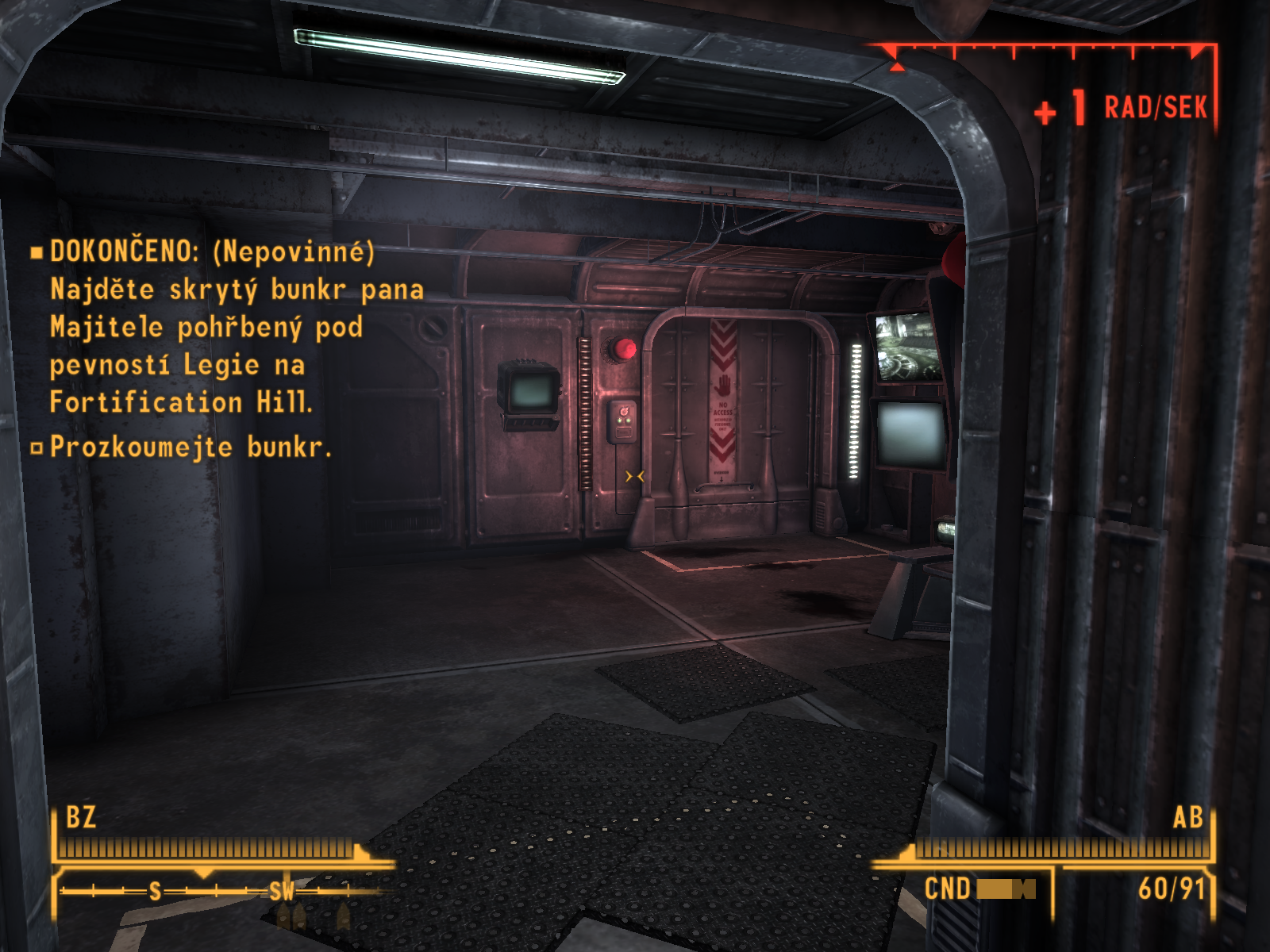Click the compass strip showing S and SW
Viewport: 1270px width, 952px height.
click(214, 891)
